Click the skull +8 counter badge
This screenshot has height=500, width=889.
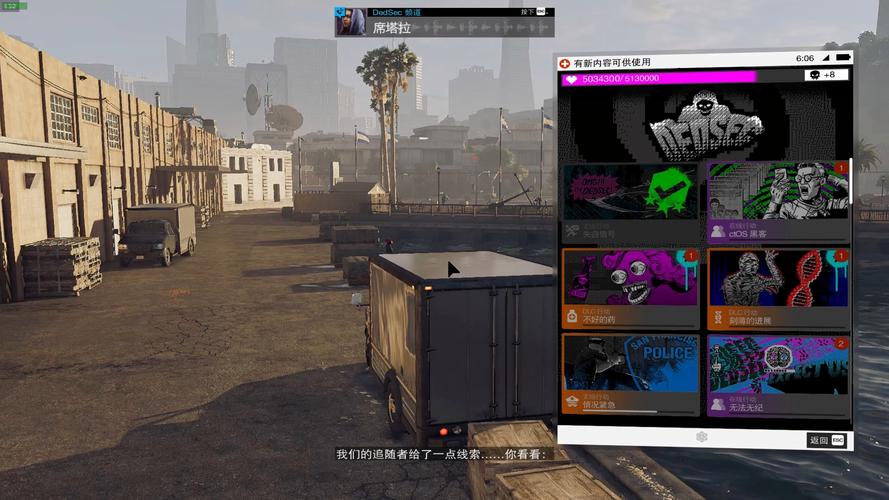[827, 76]
